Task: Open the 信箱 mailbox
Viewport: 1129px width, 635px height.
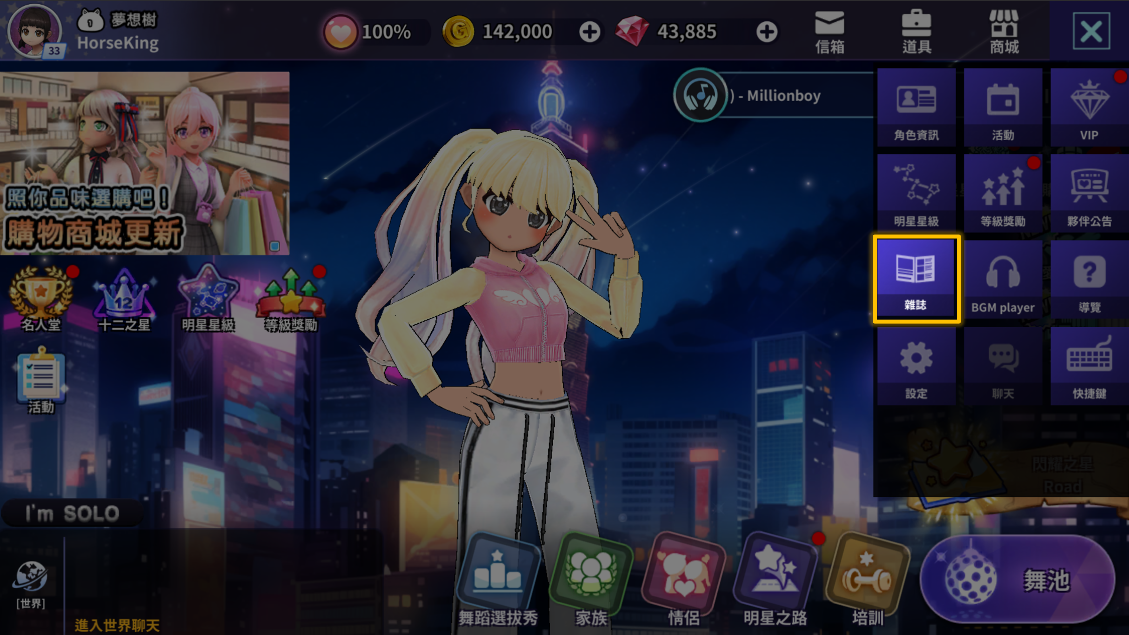Action: coord(829,31)
